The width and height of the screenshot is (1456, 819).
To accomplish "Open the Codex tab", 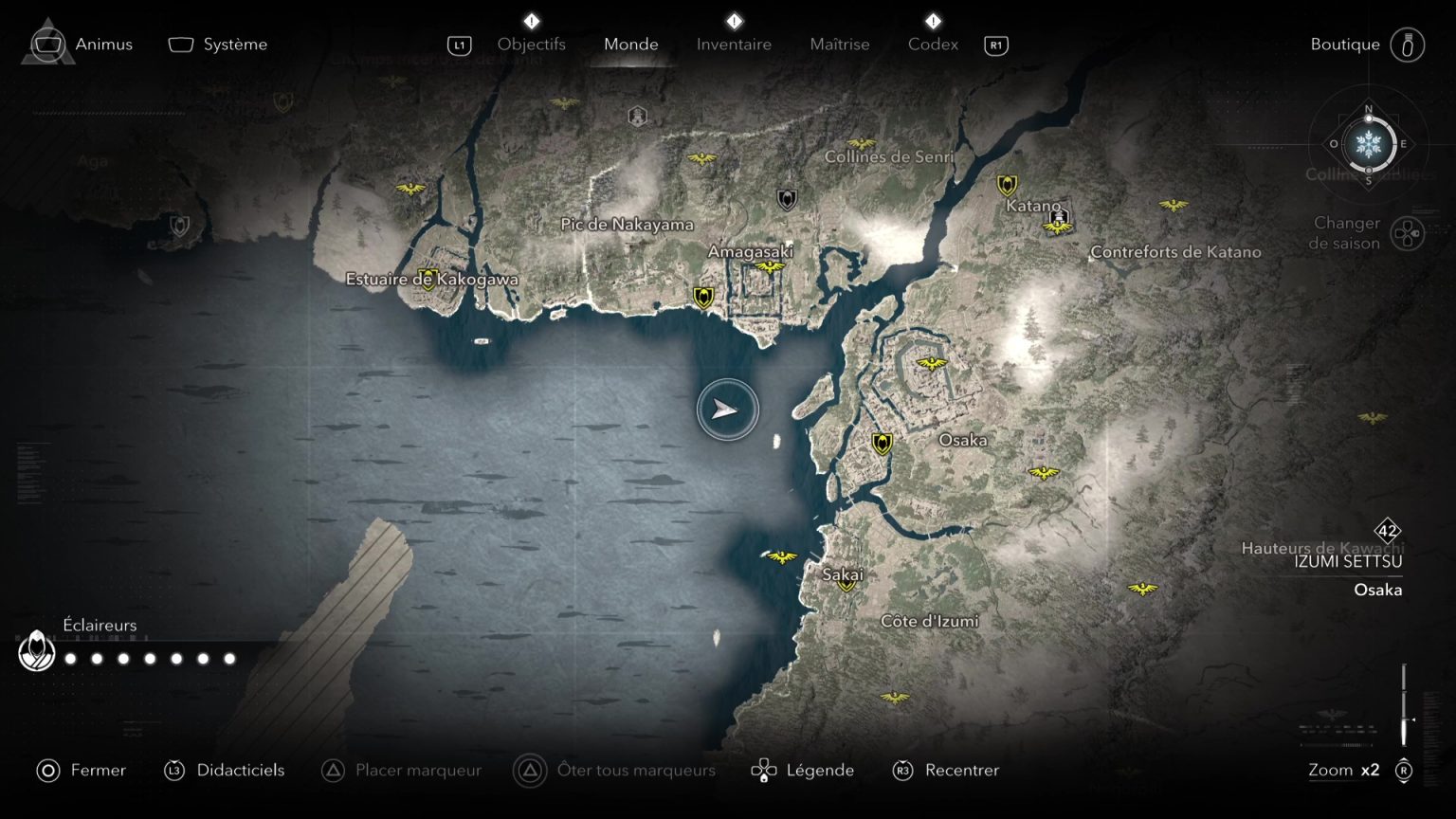I will 933,44.
